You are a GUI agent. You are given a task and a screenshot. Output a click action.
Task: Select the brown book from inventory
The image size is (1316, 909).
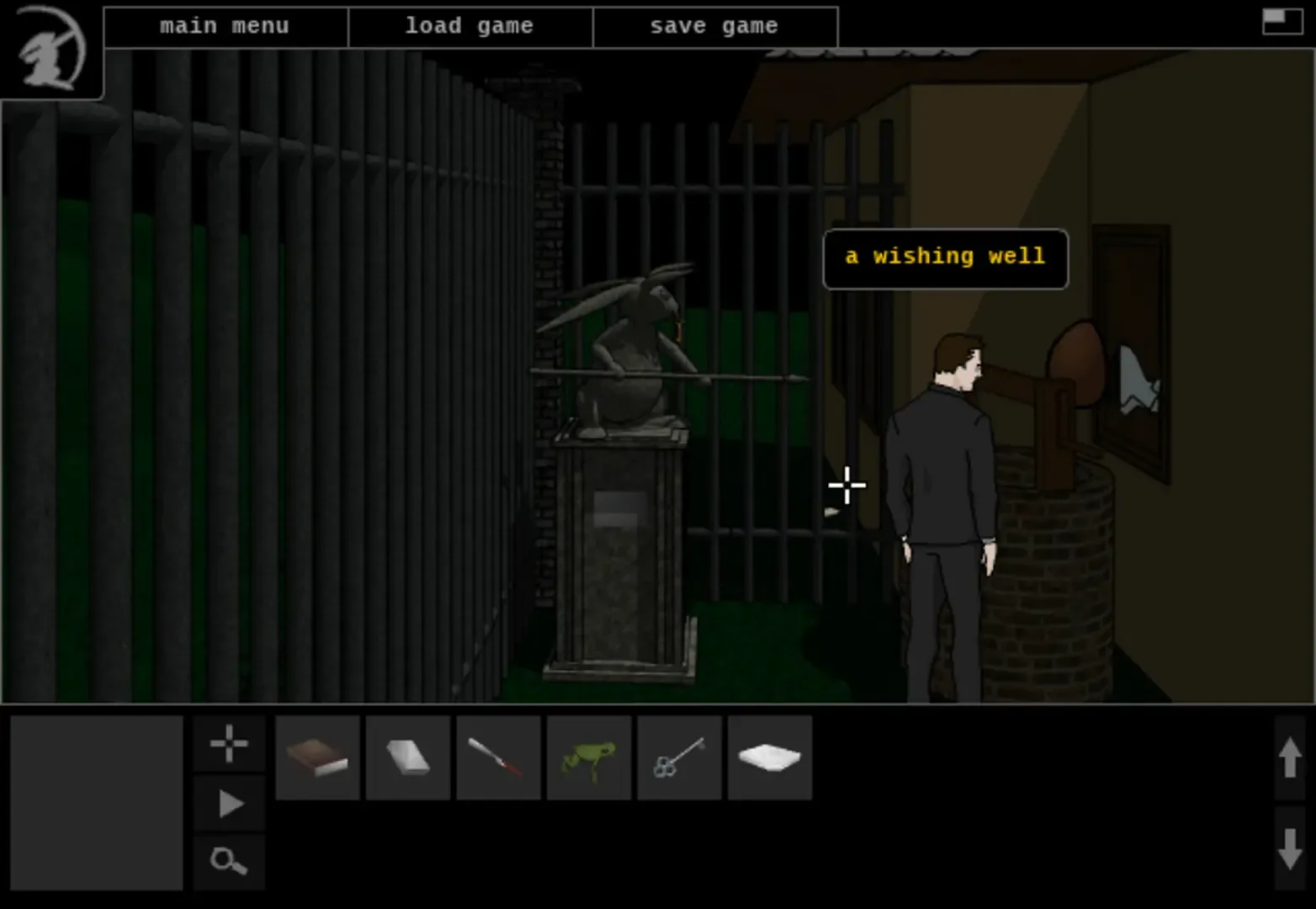pyautogui.click(x=318, y=757)
